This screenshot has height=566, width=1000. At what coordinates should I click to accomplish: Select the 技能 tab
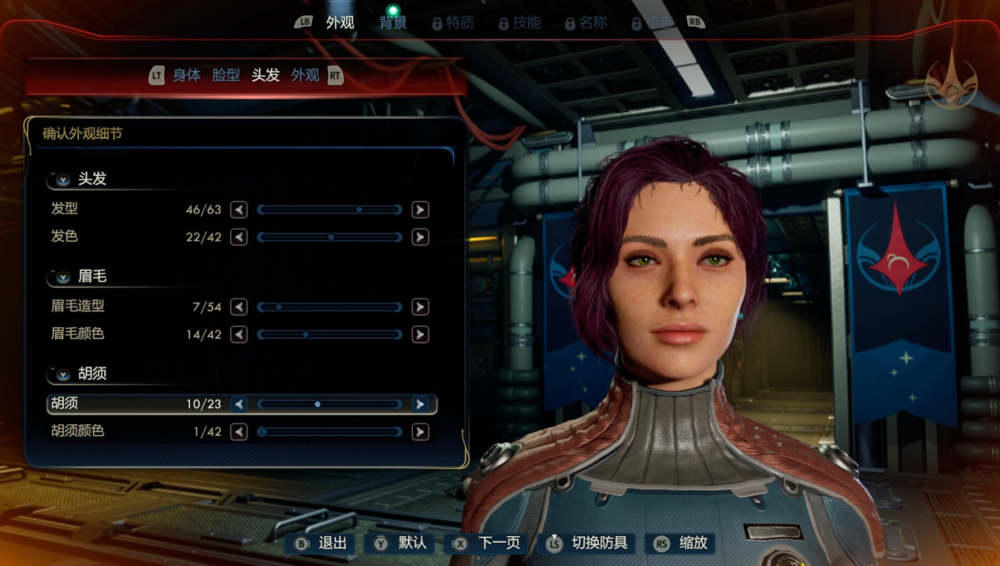click(526, 22)
